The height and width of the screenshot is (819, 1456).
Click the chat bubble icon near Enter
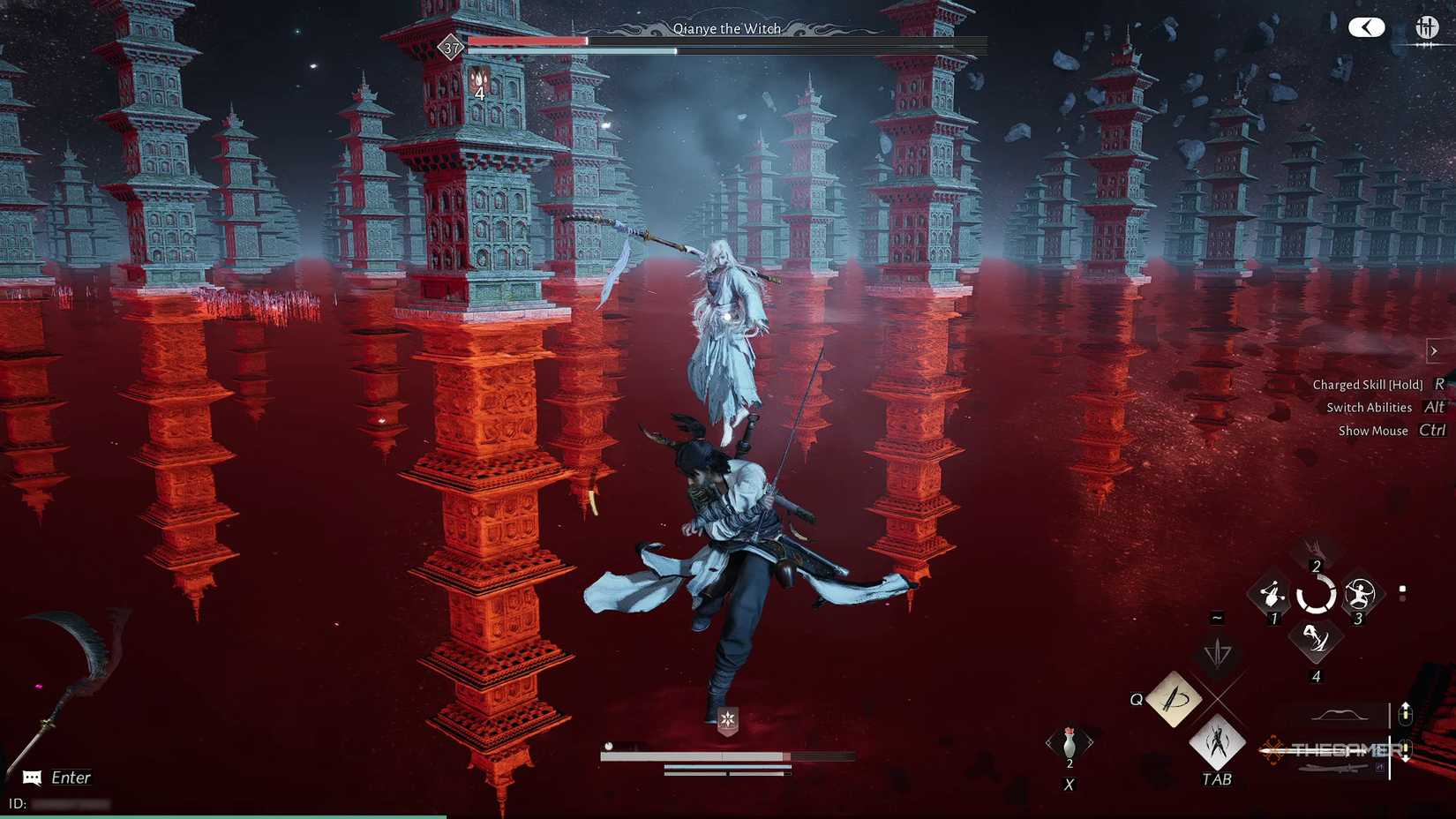(x=32, y=778)
